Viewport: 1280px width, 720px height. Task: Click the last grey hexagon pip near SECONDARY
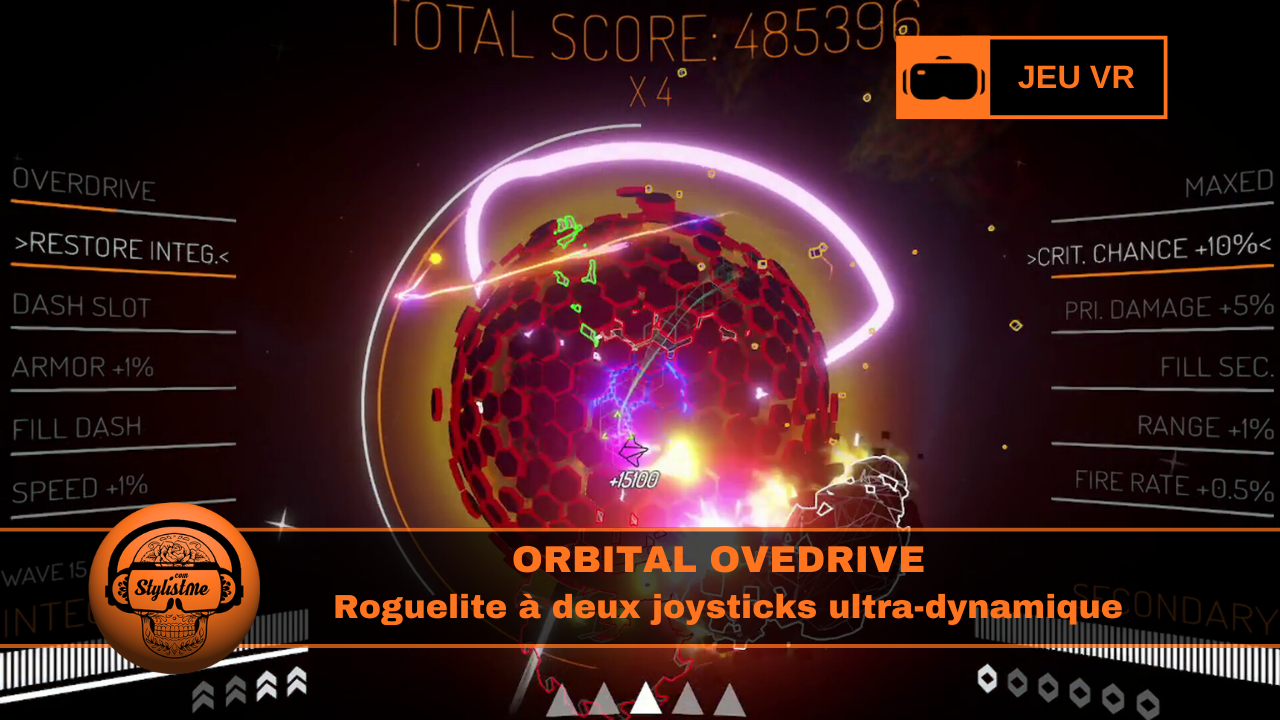point(1146,703)
